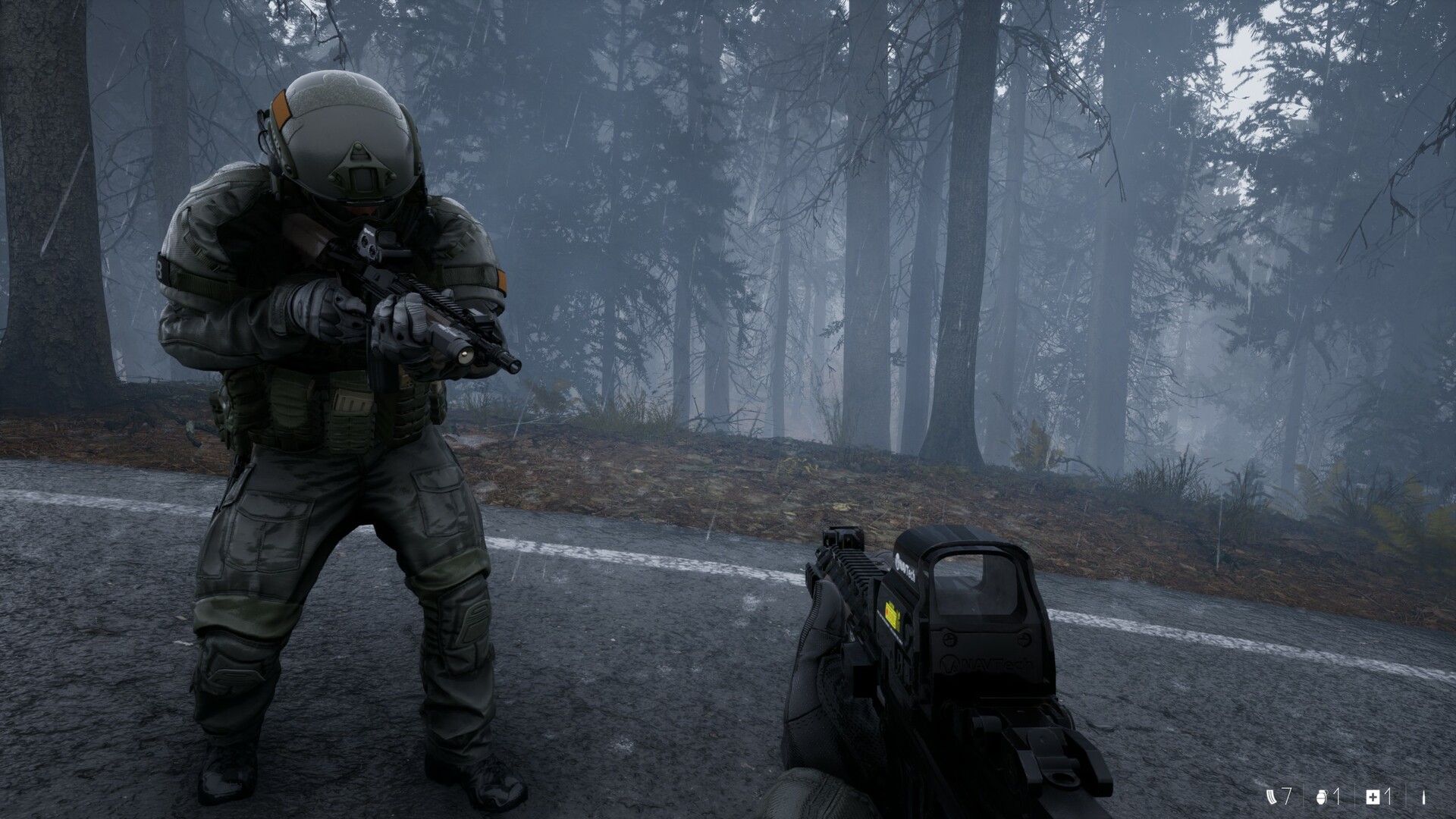The width and height of the screenshot is (1456, 819).
Task: Click the rifle round ammo icon
Action: pyautogui.click(x=1424, y=798)
